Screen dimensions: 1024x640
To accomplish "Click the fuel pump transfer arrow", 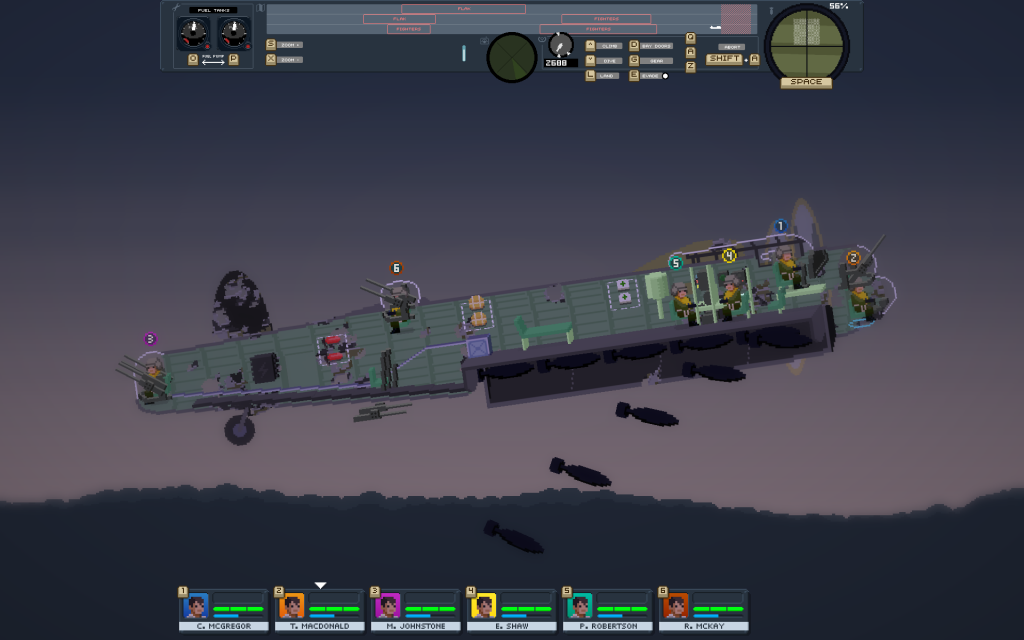I will (x=213, y=60).
